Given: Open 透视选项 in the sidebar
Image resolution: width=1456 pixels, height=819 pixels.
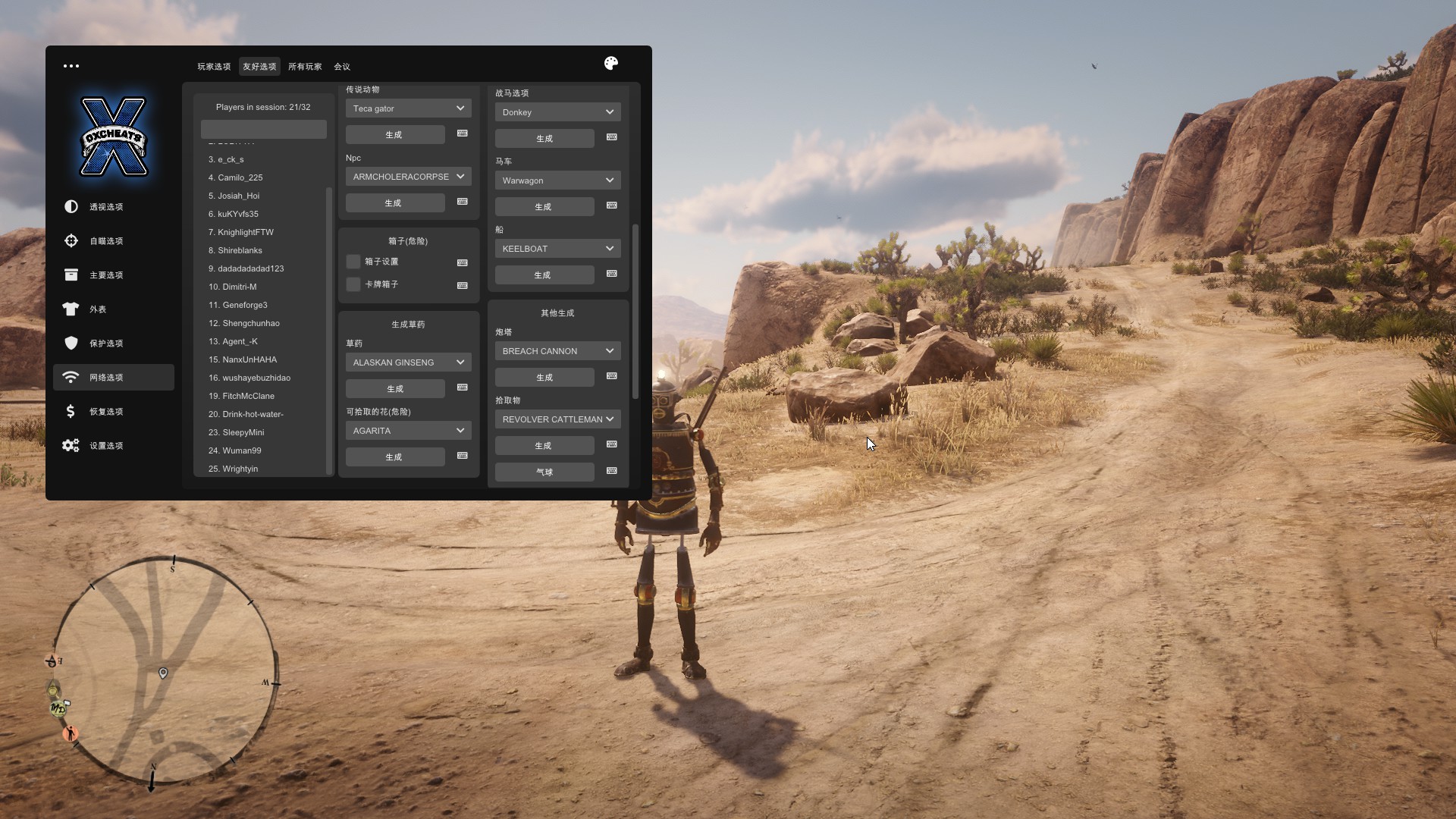Looking at the screenshot, I should [106, 207].
